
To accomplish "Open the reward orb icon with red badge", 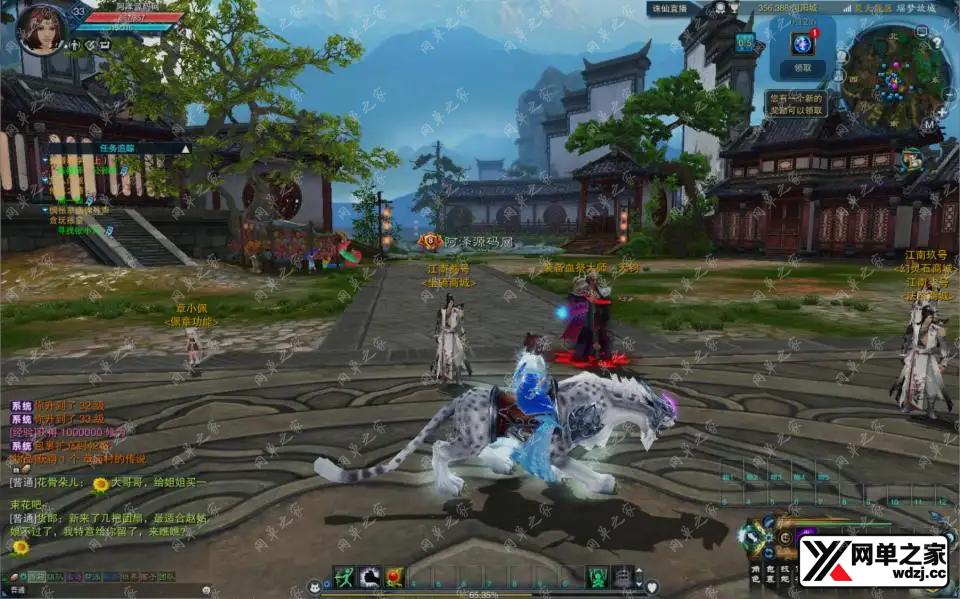I will point(802,43).
